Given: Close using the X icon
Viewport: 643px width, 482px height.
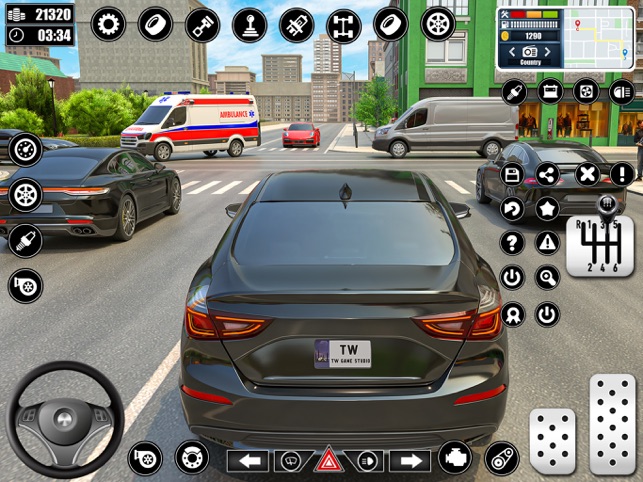Looking at the screenshot, I should [587, 175].
